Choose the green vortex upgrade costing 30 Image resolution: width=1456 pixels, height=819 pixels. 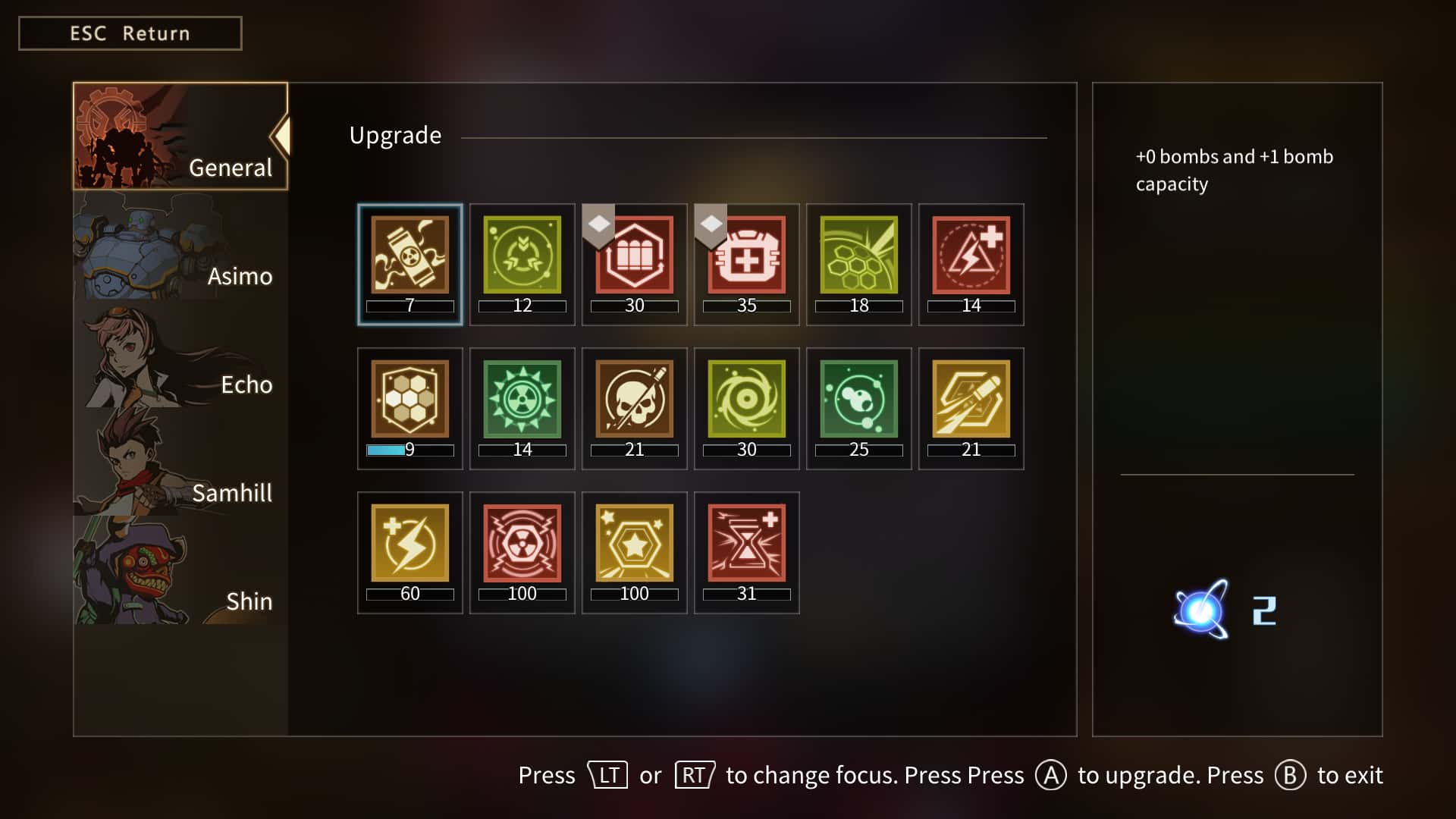[746, 400]
